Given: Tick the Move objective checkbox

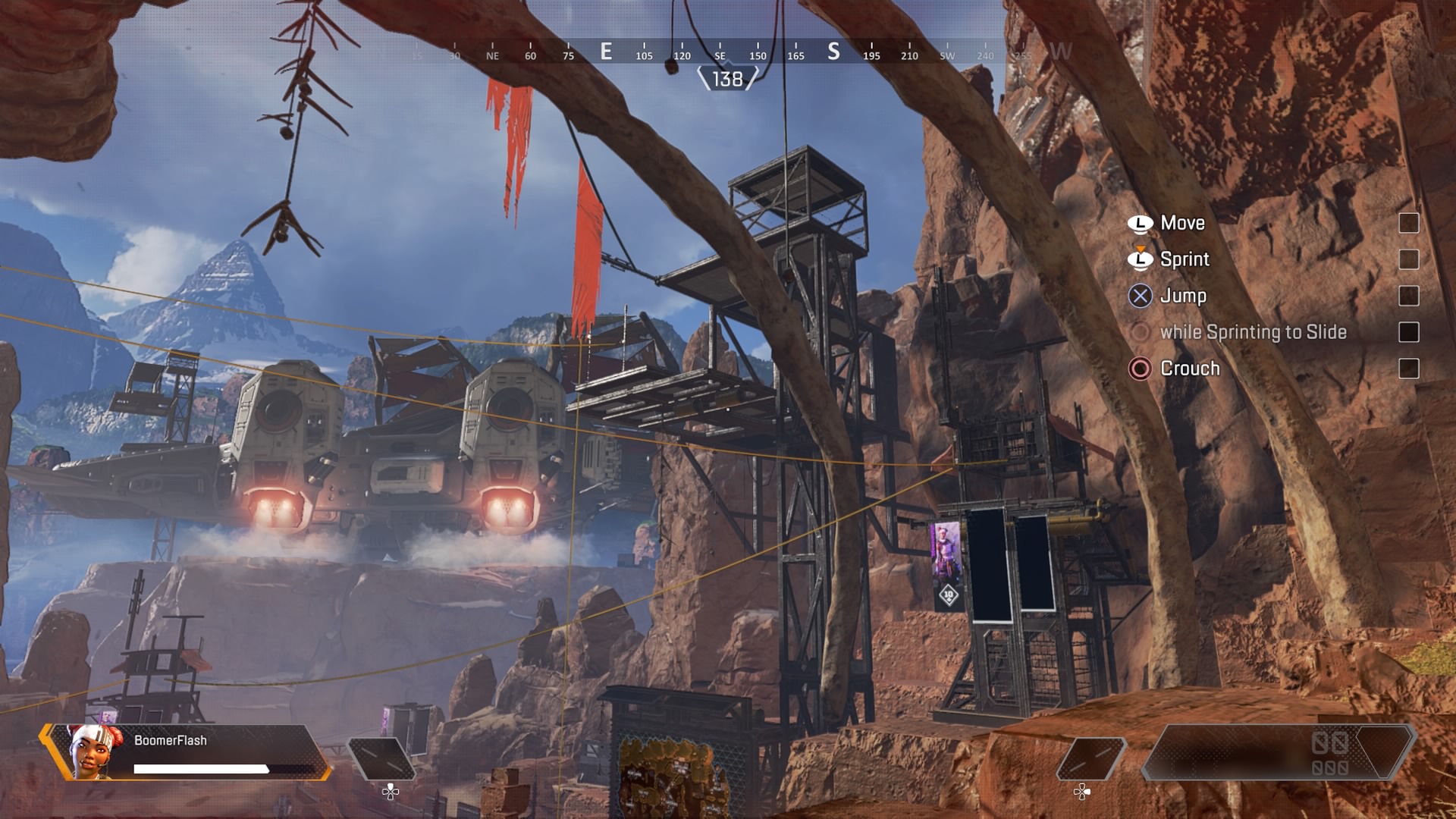Looking at the screenshot, I should click(1408, 223).
